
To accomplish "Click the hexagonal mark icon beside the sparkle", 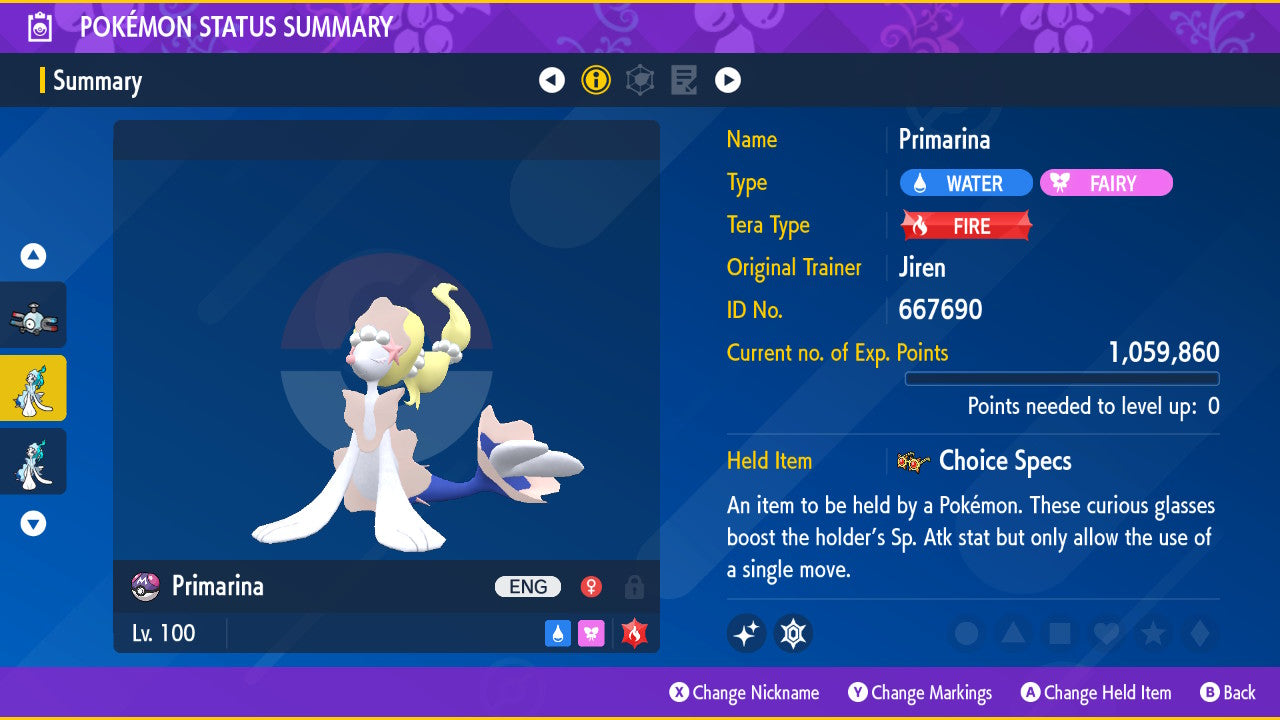I will pyautogui.click(x=793, y=633).
